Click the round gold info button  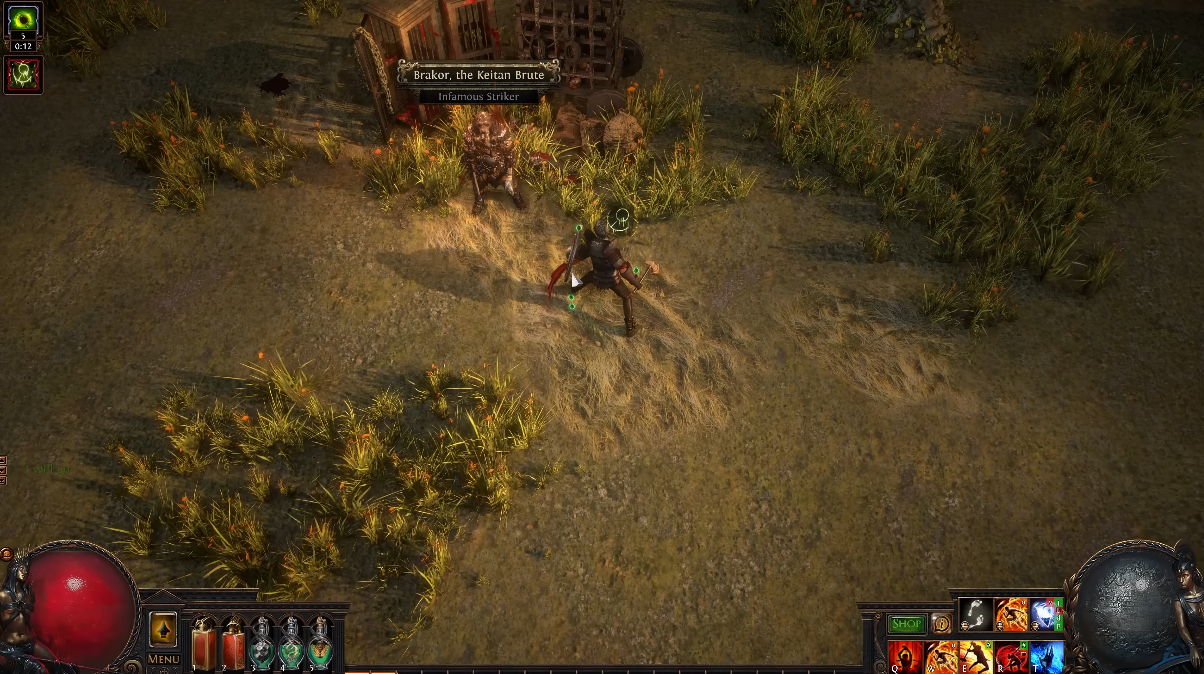pos(941,624)
